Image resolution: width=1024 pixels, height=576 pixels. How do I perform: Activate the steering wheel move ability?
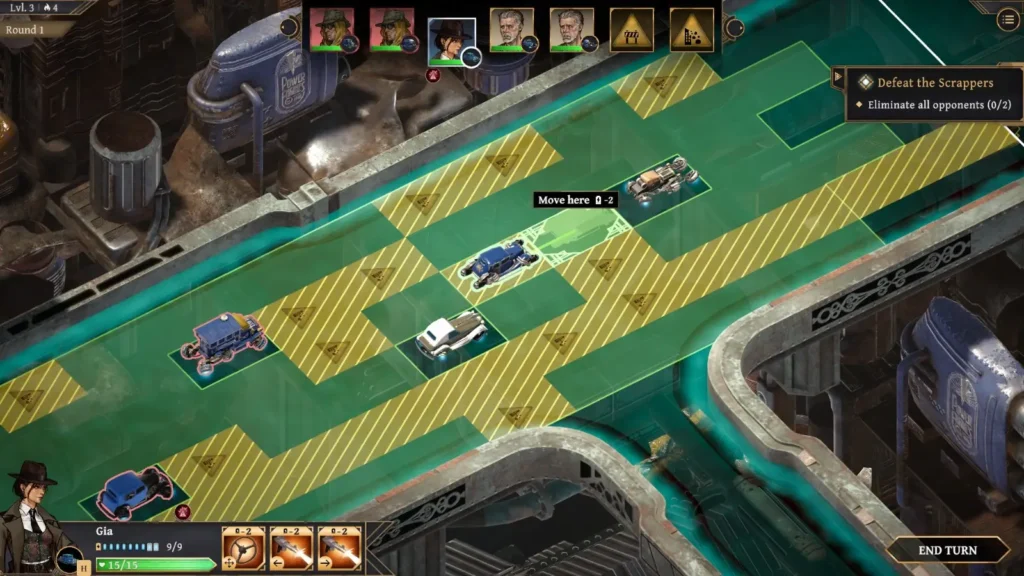[x=243, y=548]
